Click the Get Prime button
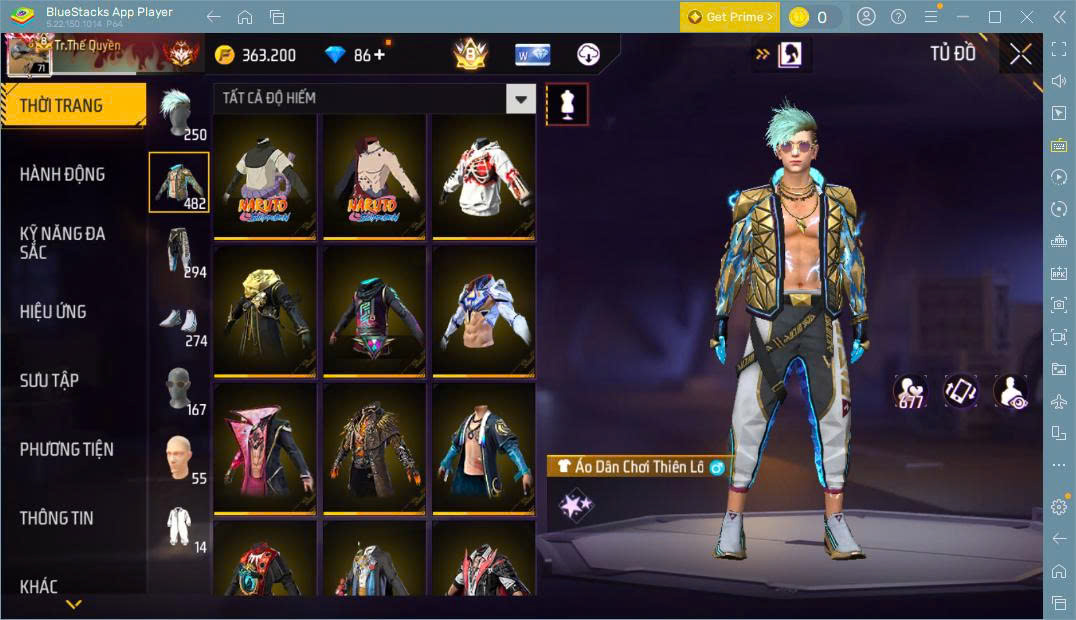 pyautogui.click(x=729, y=17)
